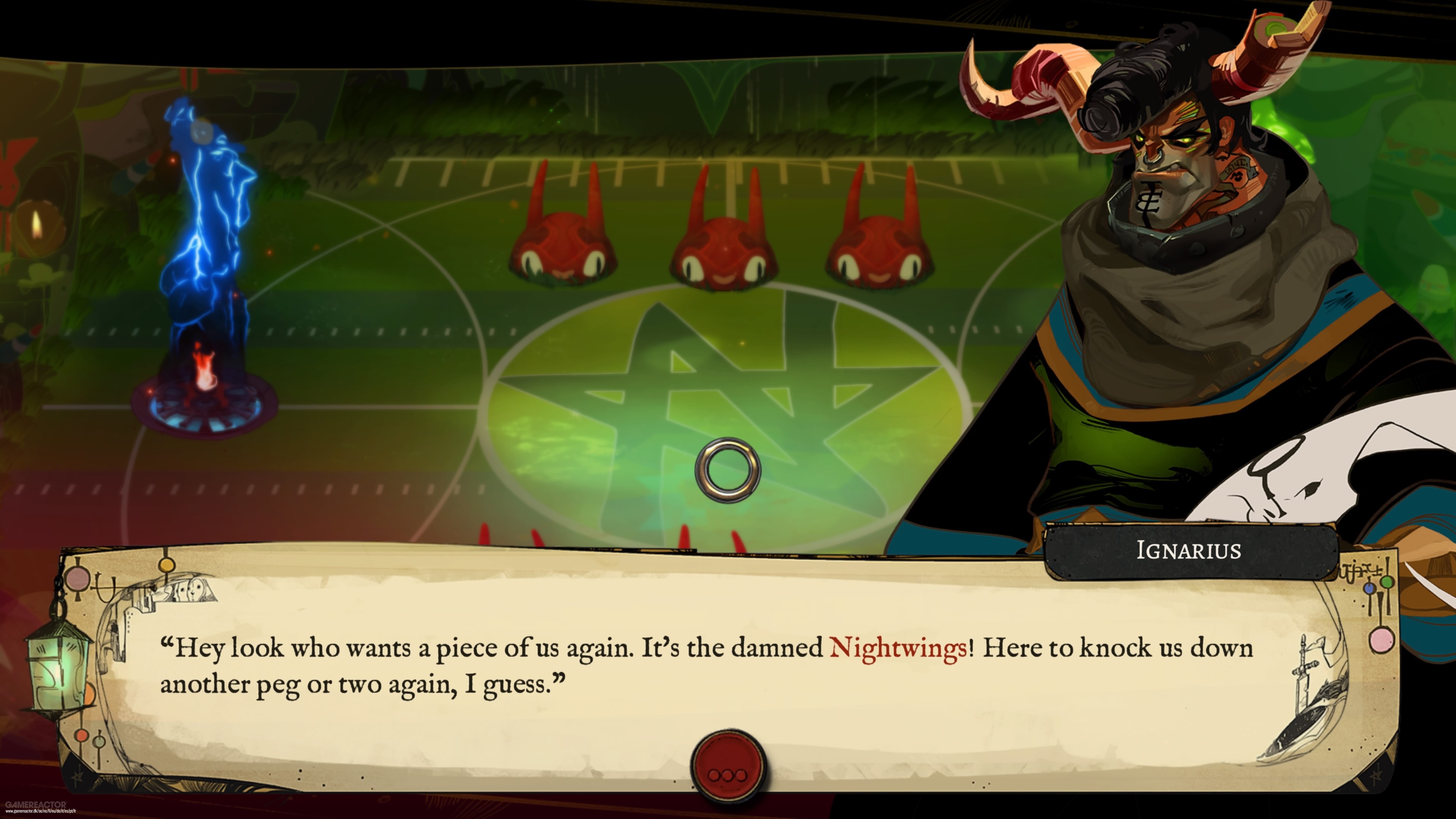The height and width of the screenshot is (819, 1456).
Task: Toggle the blue dot on the right scroll edge
Action: click(1370, 588)
